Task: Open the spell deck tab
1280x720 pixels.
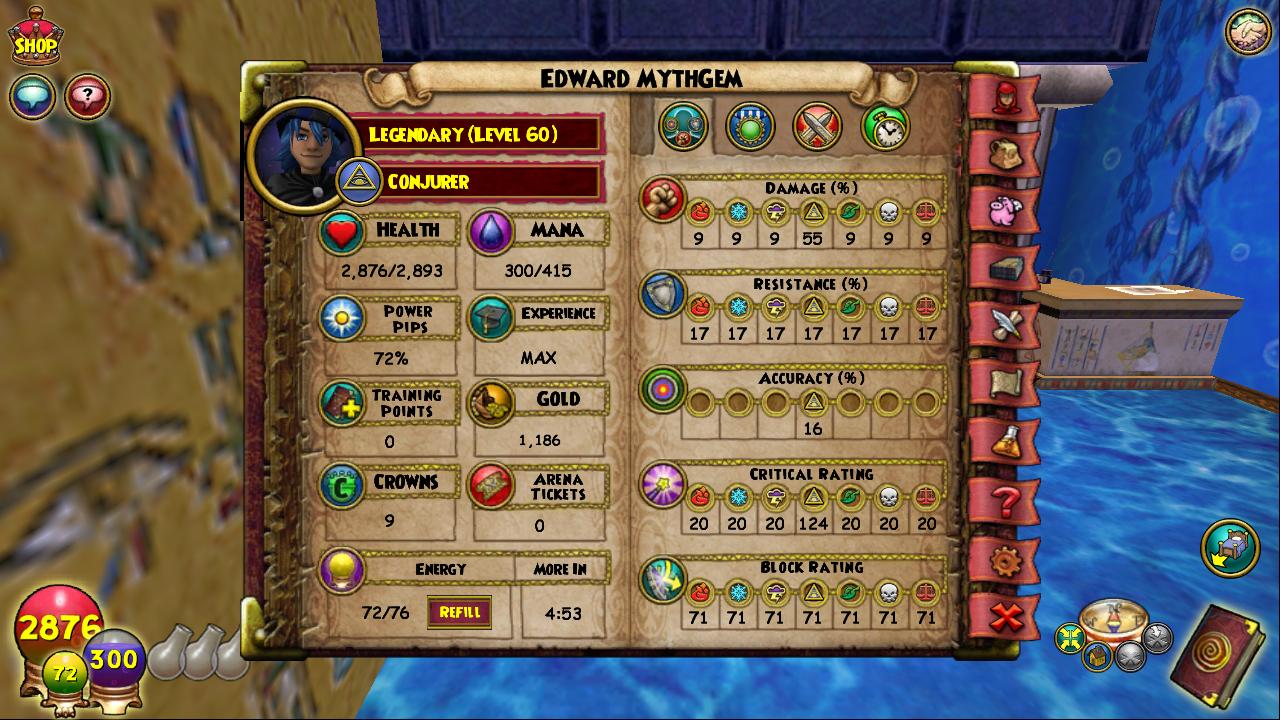Action: (x=1004, y=268)
